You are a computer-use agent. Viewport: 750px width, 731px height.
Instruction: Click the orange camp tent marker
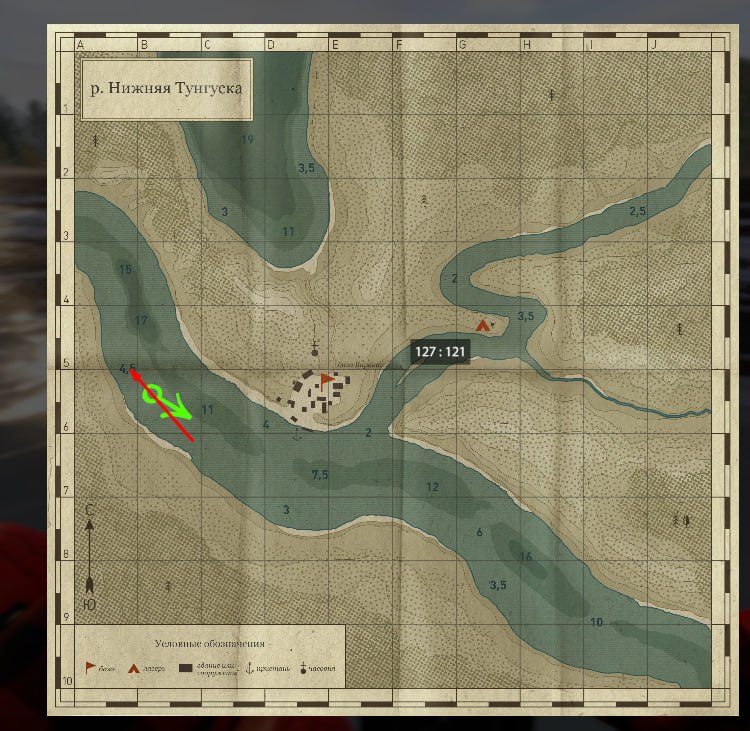484,325
